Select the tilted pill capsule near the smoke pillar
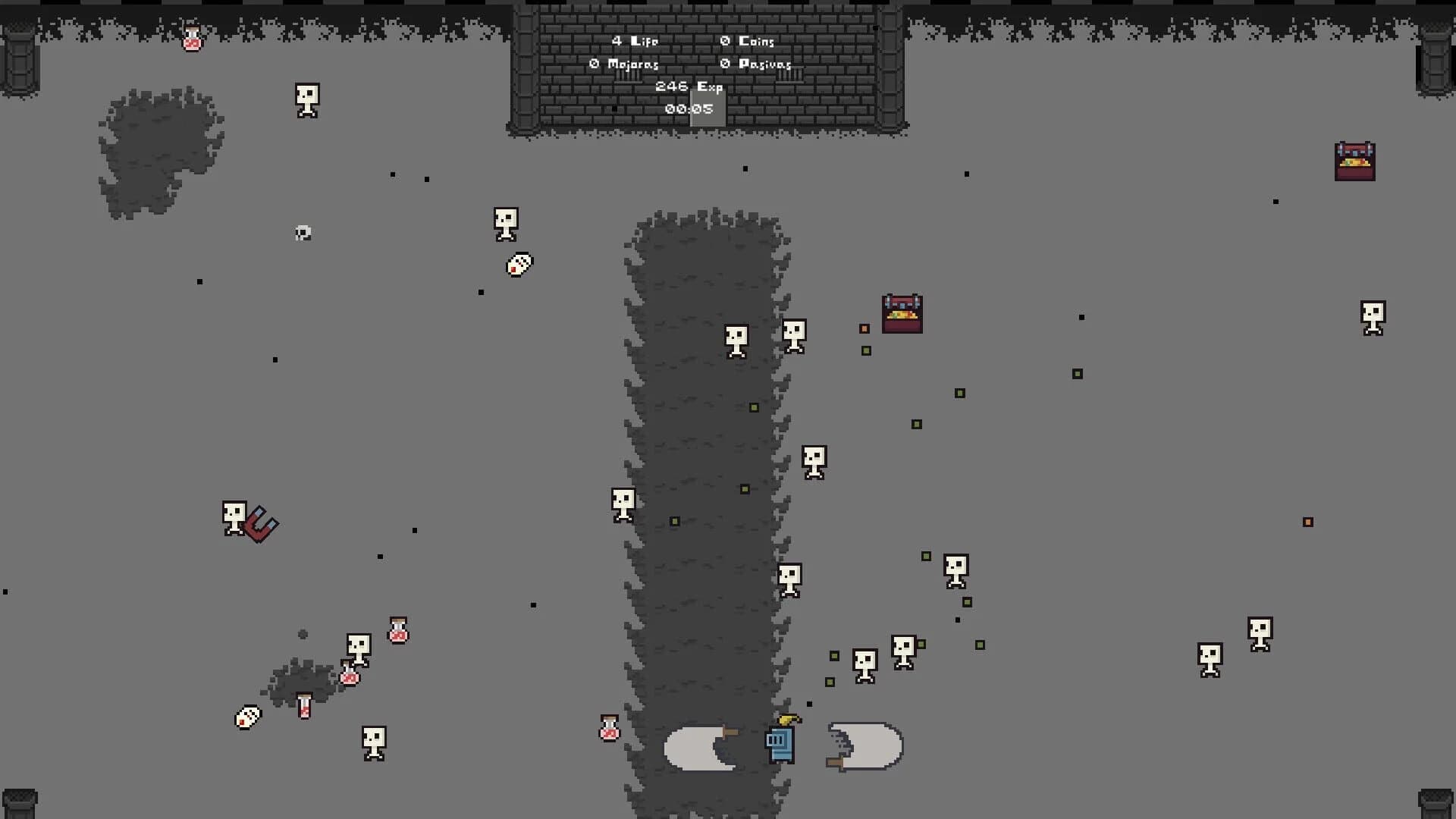The width and height of the screenshot is (1456, 819). (518, 265)
